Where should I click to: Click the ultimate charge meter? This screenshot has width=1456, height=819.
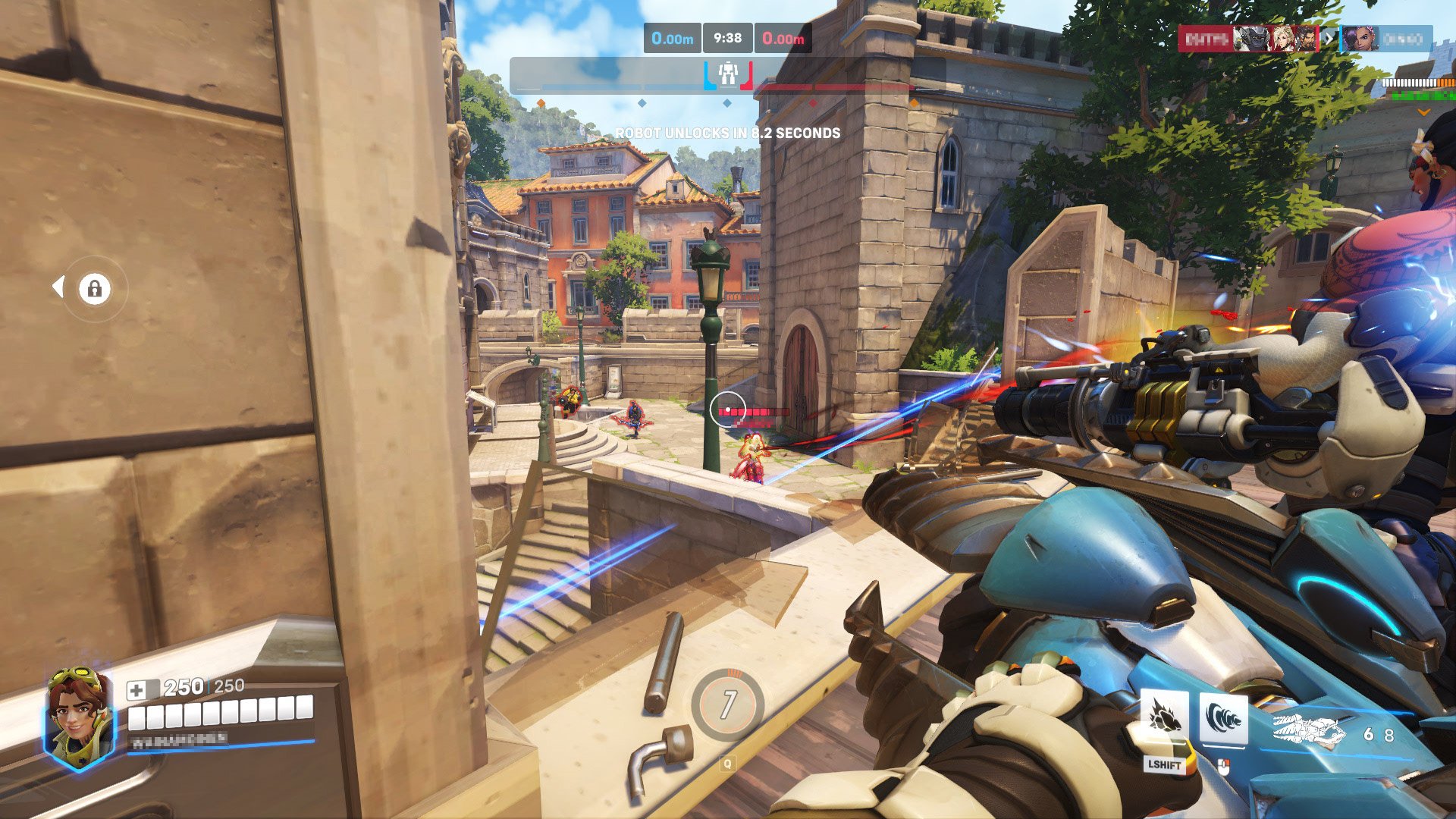(x=727, y=704)
